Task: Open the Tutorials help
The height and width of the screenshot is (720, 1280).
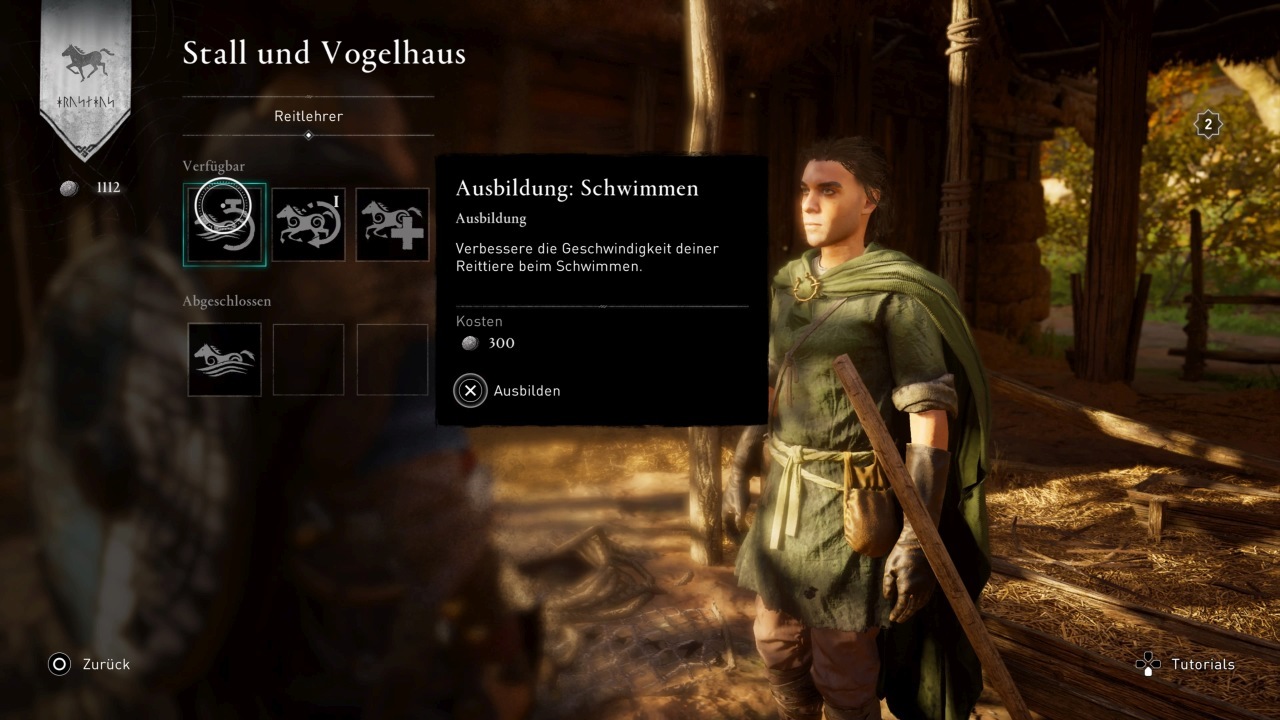Action: 1186,664
